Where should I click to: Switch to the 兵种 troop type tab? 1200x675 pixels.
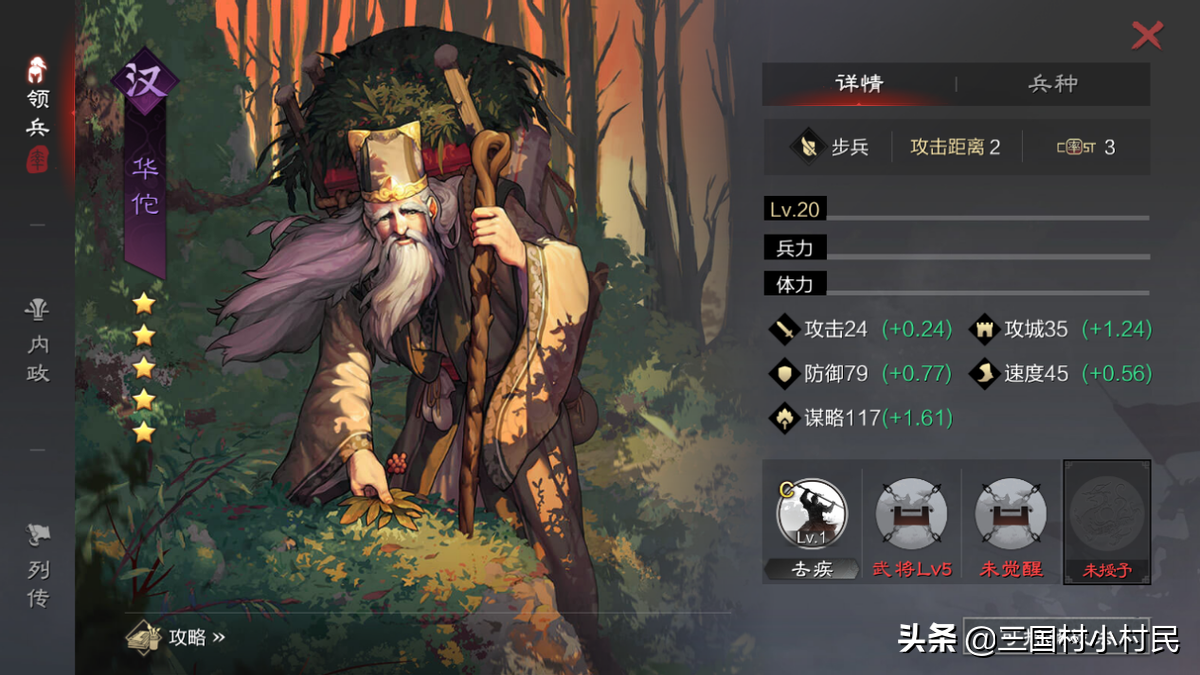click(x=1053, y=84)
